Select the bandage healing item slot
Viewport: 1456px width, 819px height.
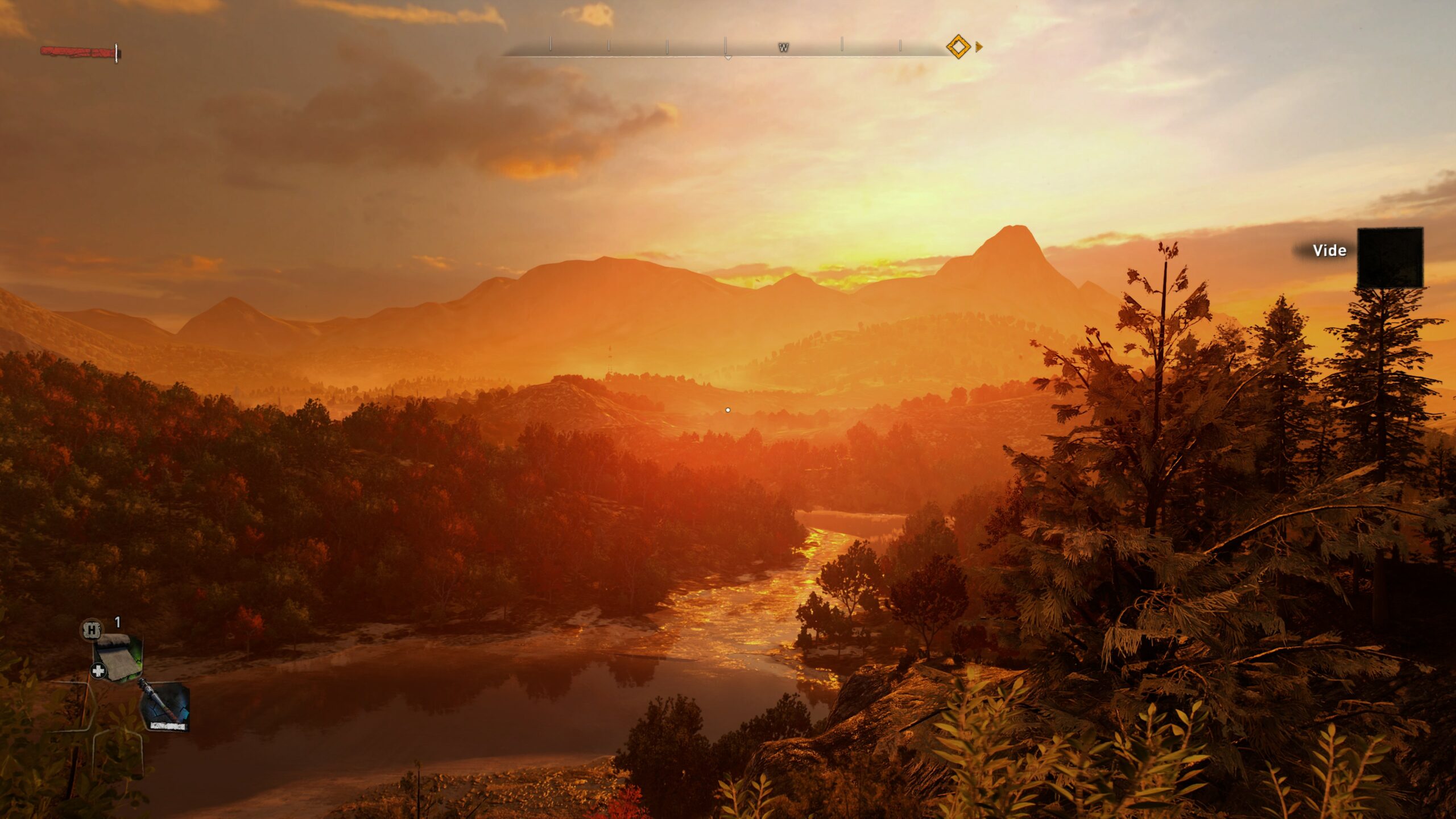(118, 657)
